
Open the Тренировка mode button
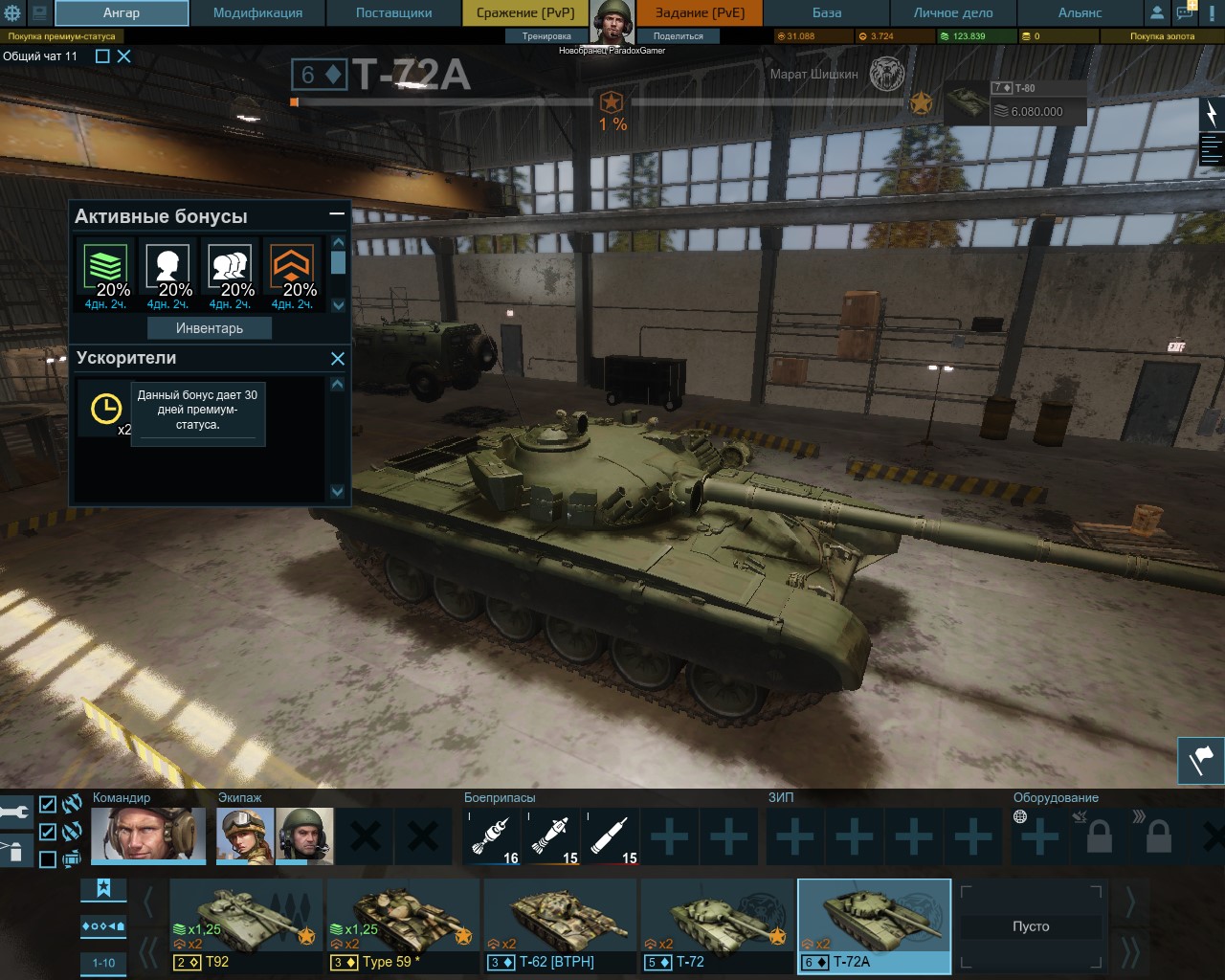(x=546, y=36)
